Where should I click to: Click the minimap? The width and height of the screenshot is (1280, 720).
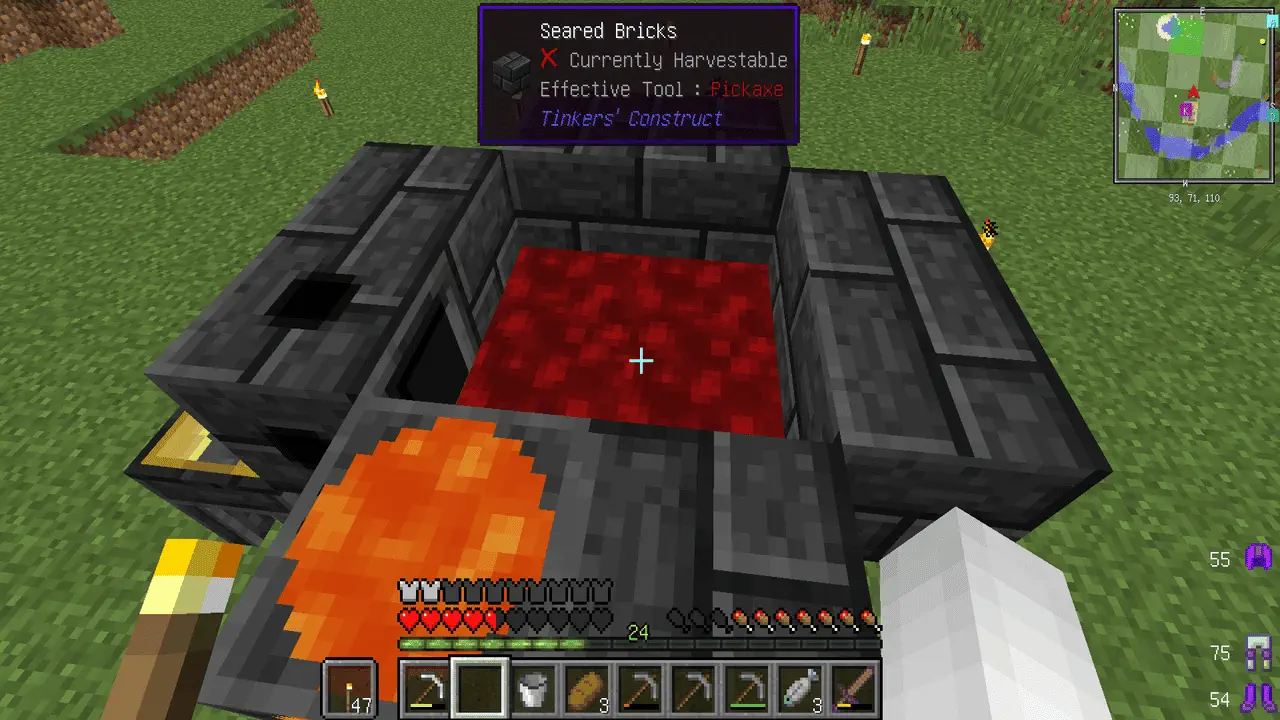pyautogui.click(x=1196, y=96)
